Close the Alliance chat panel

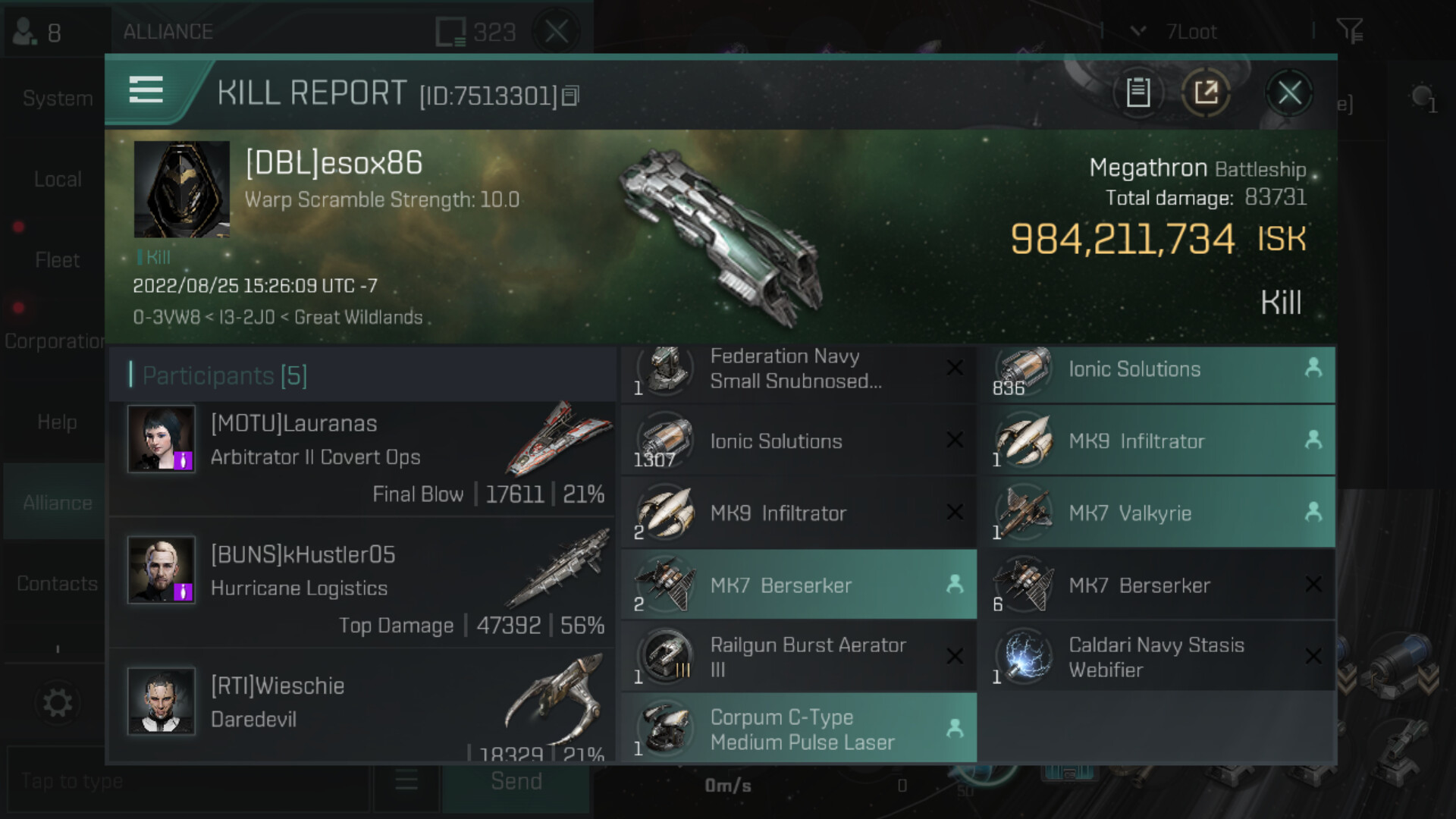click(557, 32)
